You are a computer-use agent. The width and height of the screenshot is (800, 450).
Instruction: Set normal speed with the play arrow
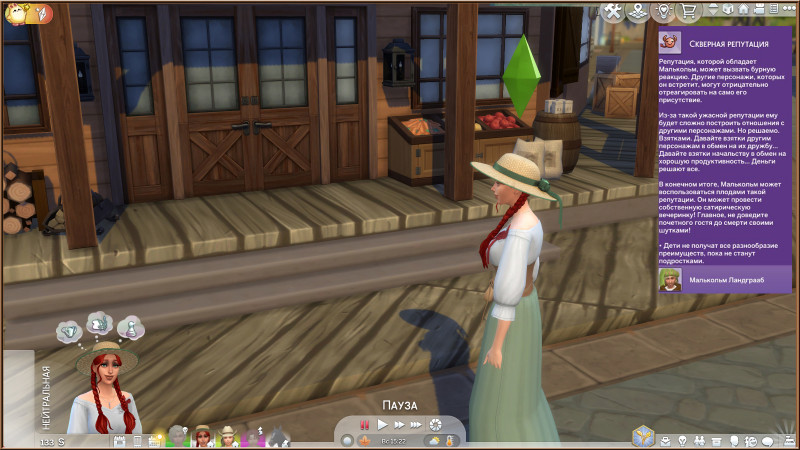click(381, 424)
